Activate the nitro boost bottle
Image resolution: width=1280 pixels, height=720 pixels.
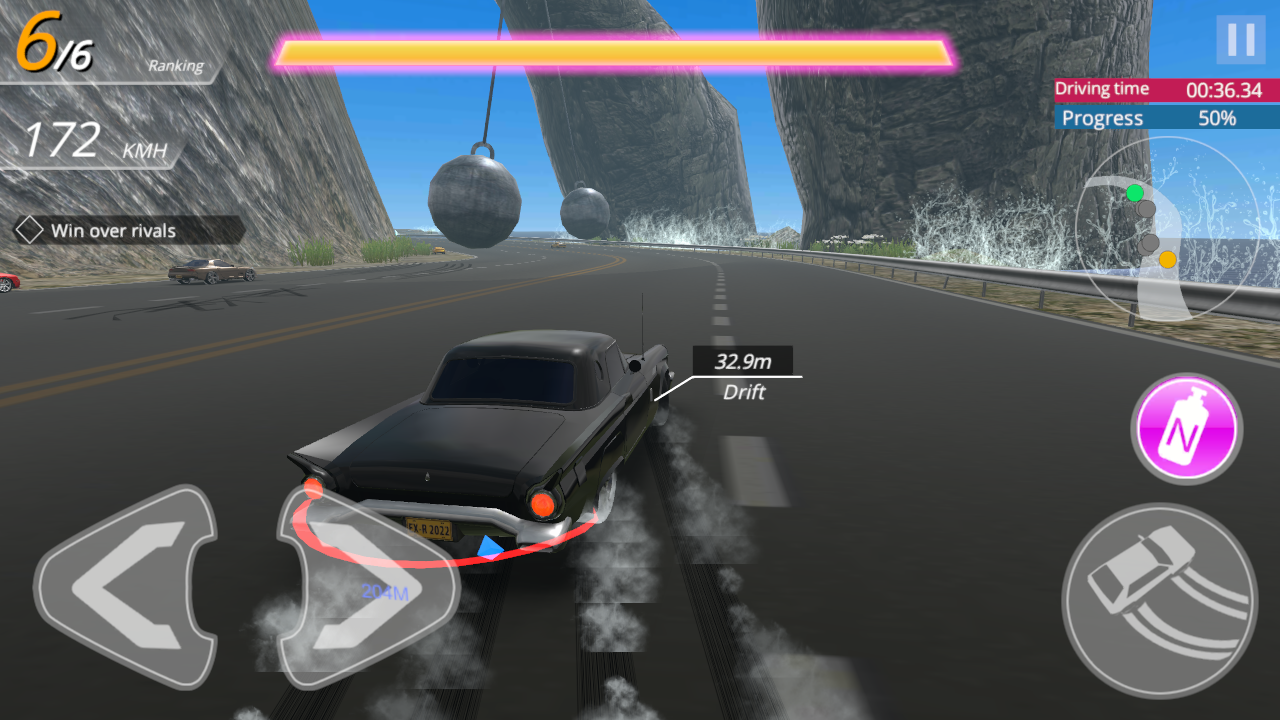point(1185,428)
